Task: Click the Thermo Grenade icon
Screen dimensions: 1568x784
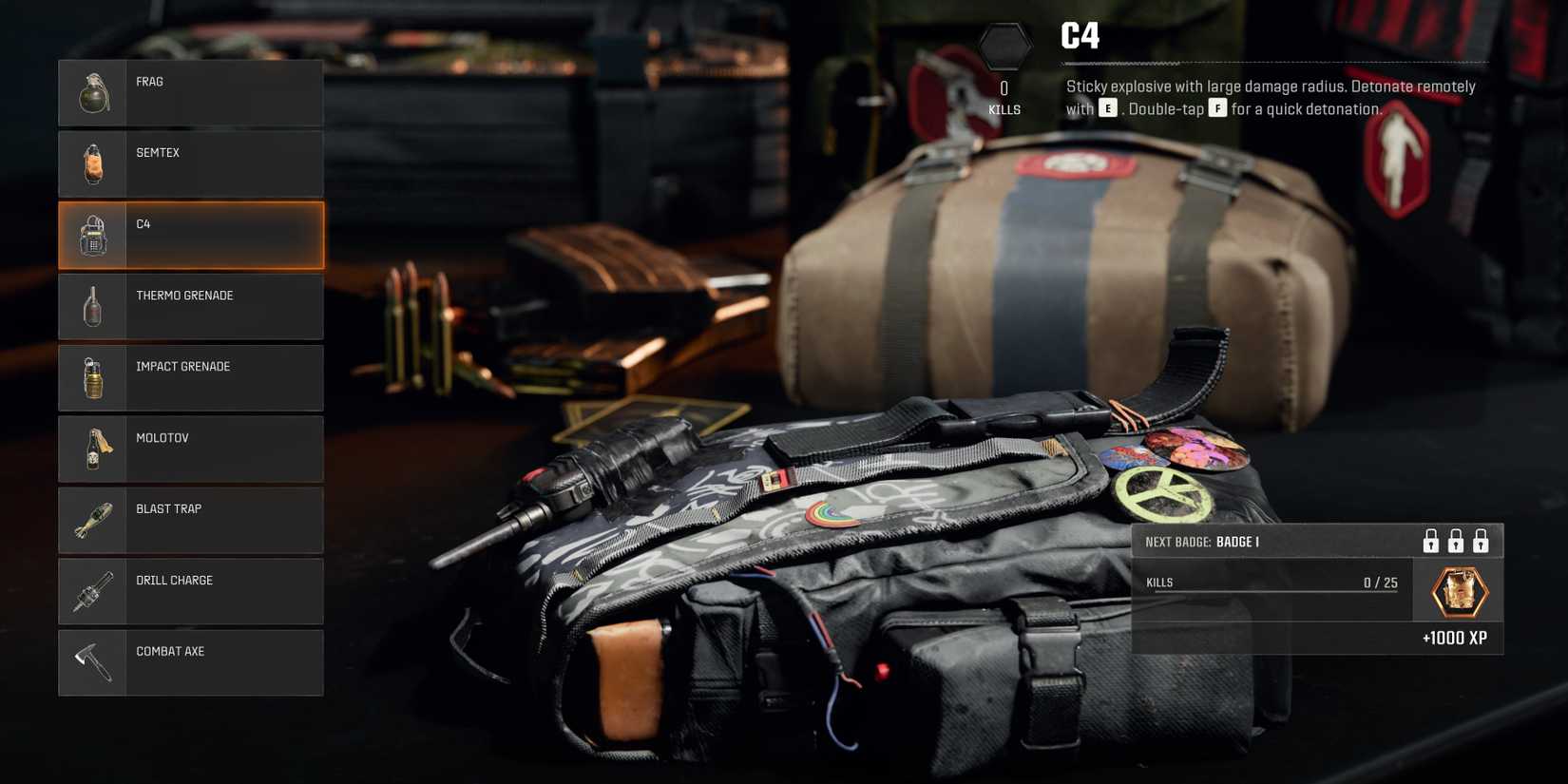Action: 92,306
